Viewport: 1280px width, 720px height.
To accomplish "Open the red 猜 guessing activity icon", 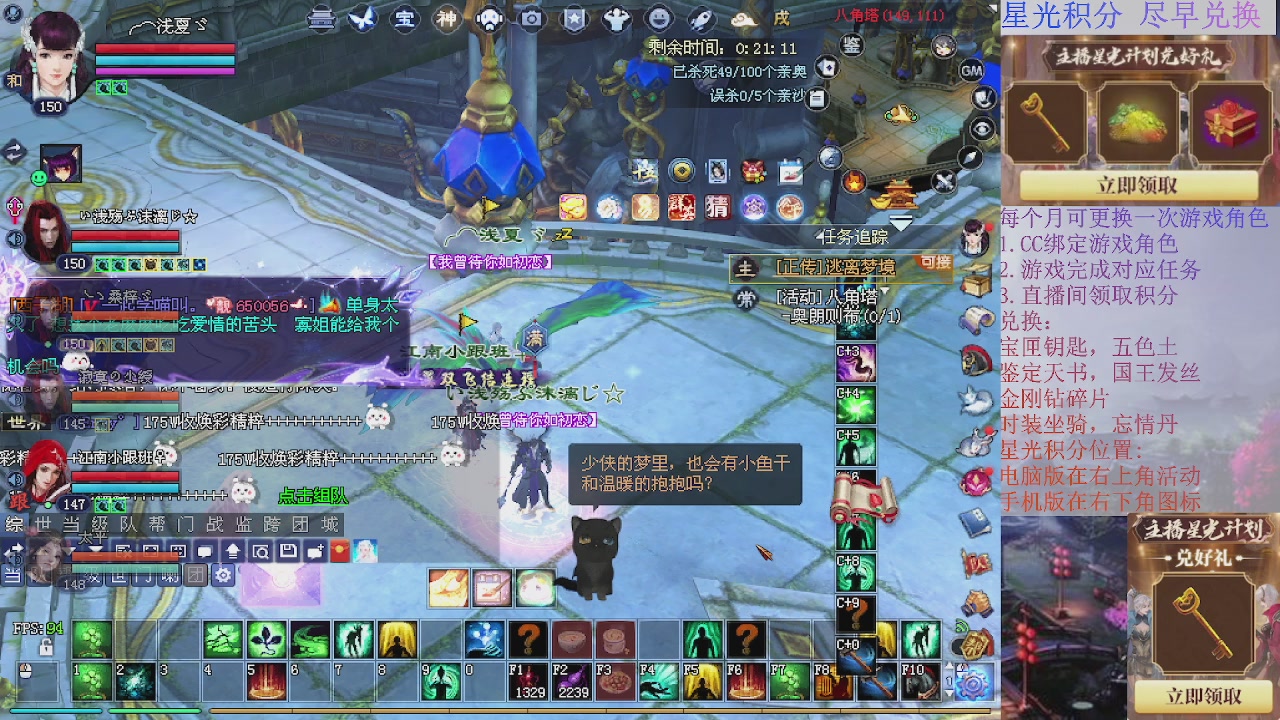I will (717, 207).
